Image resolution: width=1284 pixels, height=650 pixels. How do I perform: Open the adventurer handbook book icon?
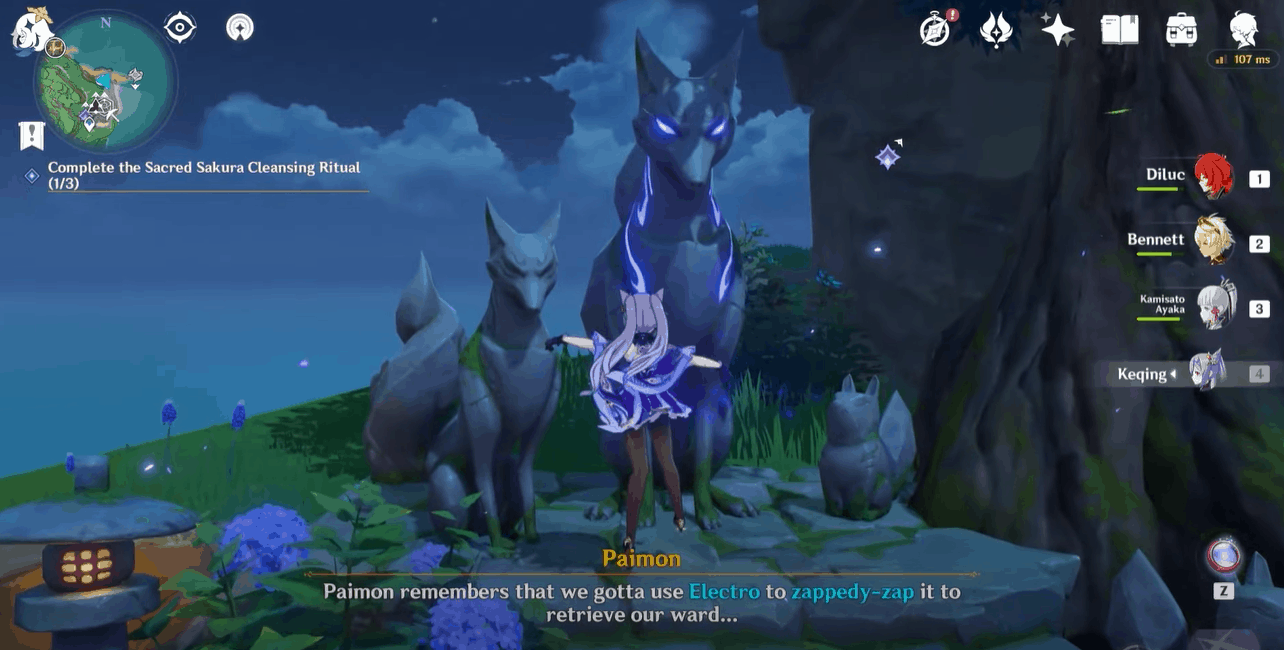coord(1119,29)
